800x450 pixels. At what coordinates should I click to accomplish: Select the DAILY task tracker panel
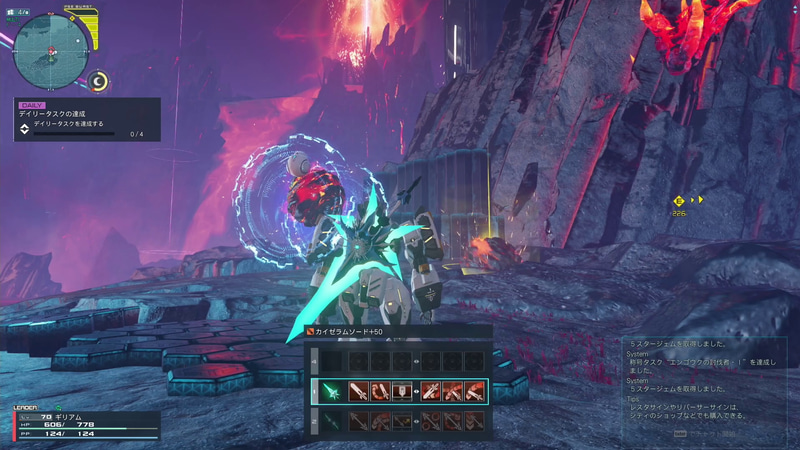pyautogui.click(x=86, y=119)
